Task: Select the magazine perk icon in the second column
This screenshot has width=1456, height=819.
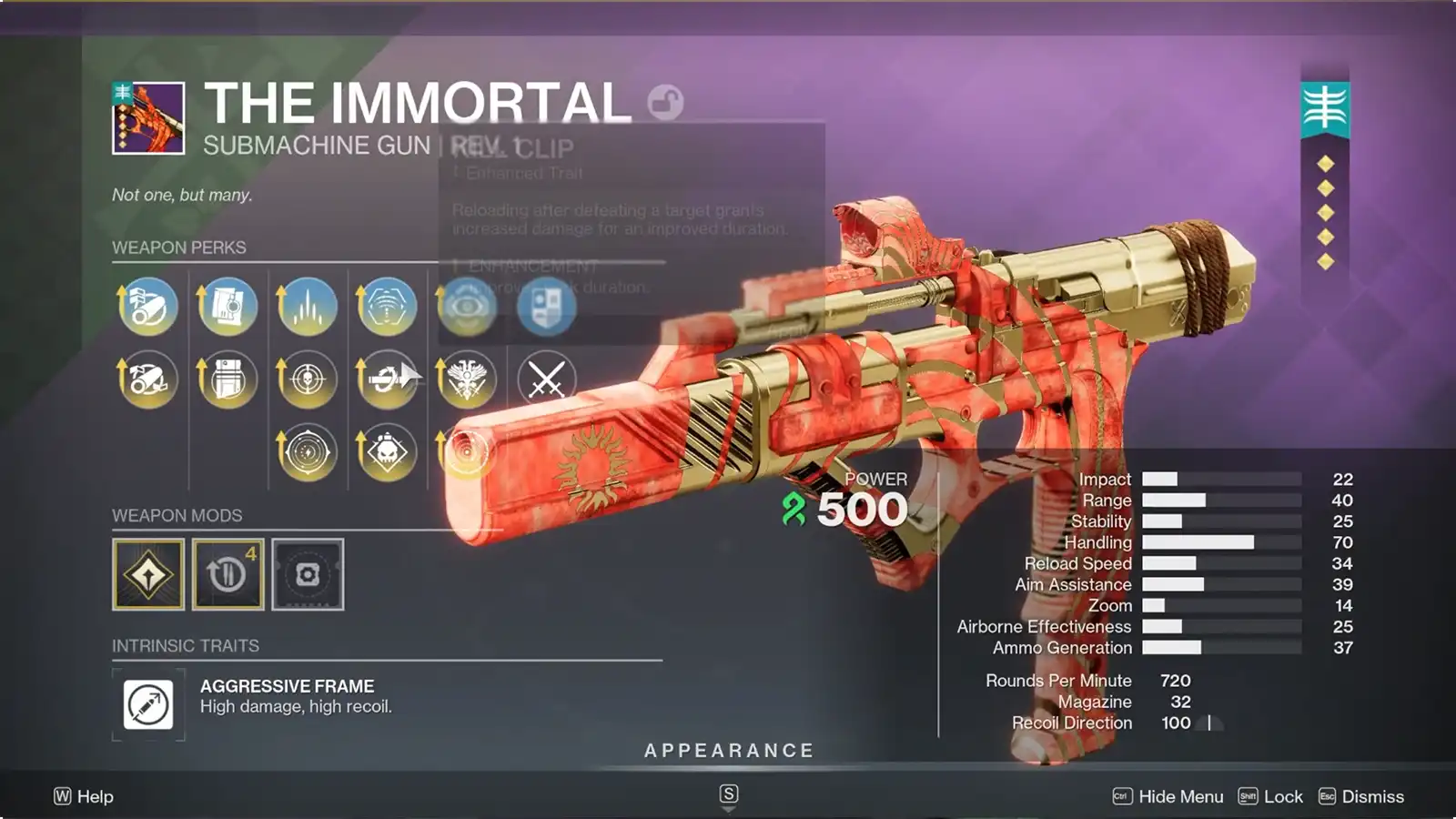Action: [x=227, y=308]
